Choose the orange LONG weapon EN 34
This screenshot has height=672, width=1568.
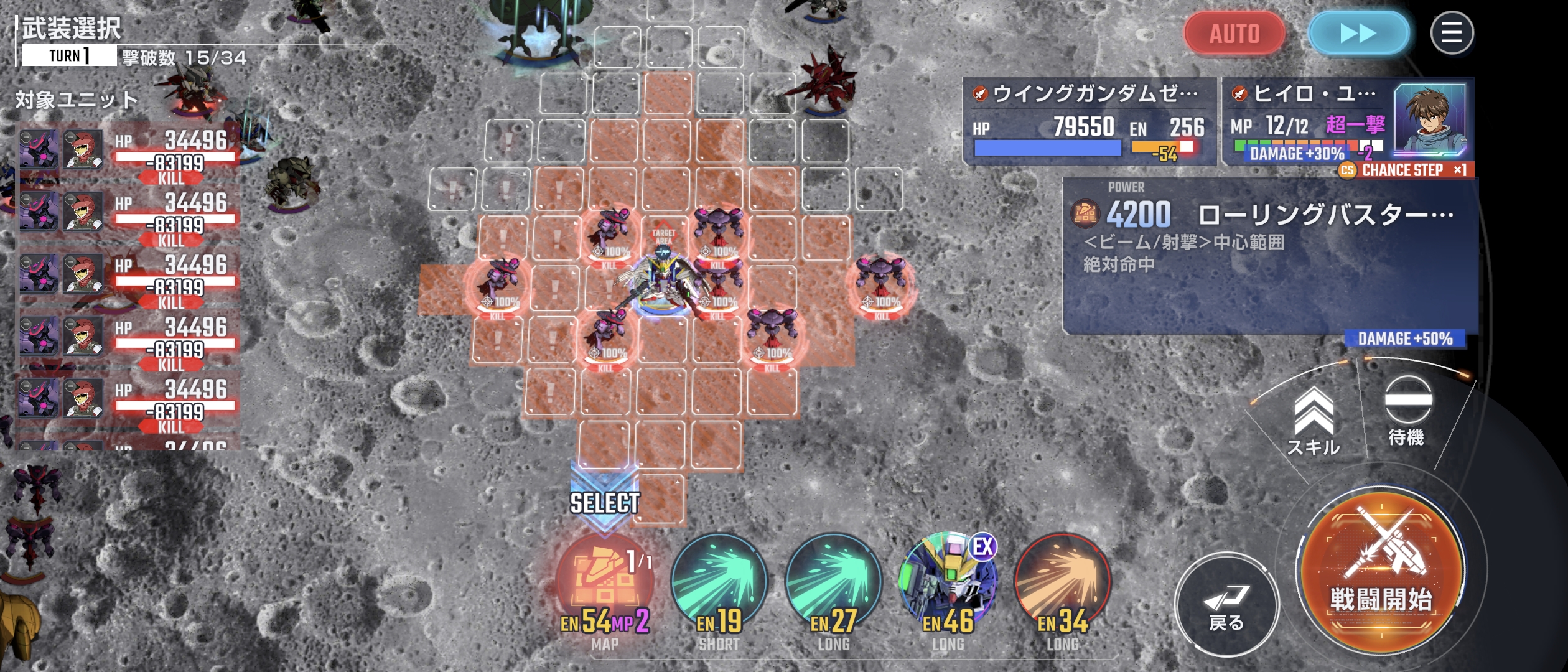1062,582
